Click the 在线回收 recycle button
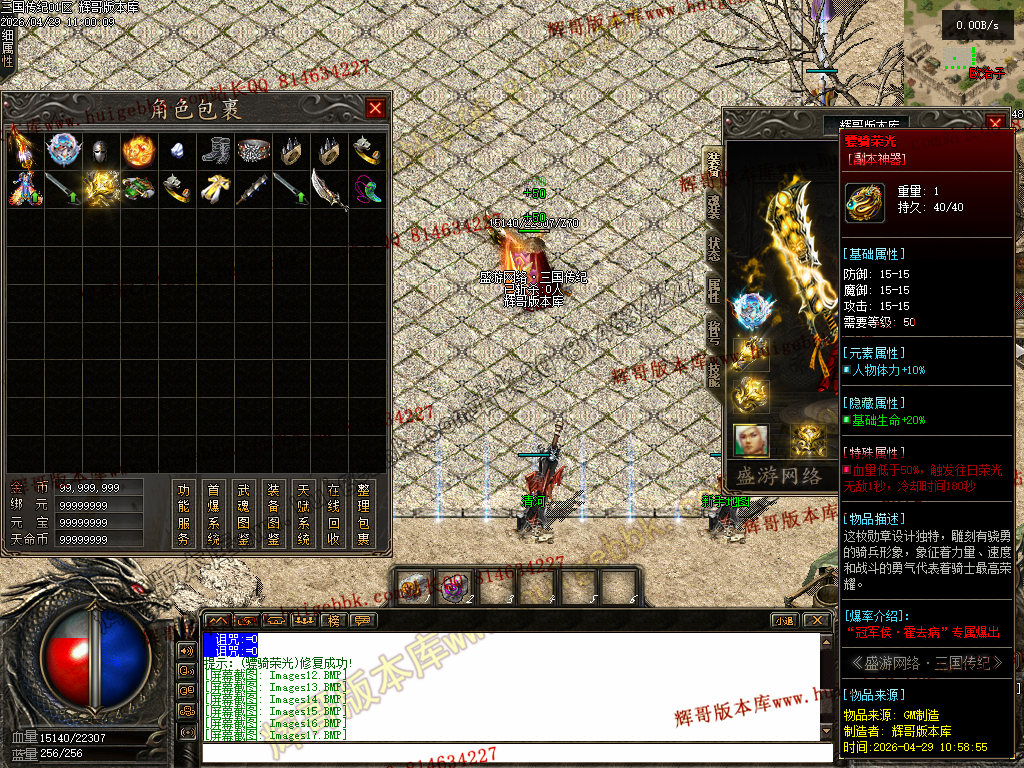1024x768 pixels. pos(334,514)
